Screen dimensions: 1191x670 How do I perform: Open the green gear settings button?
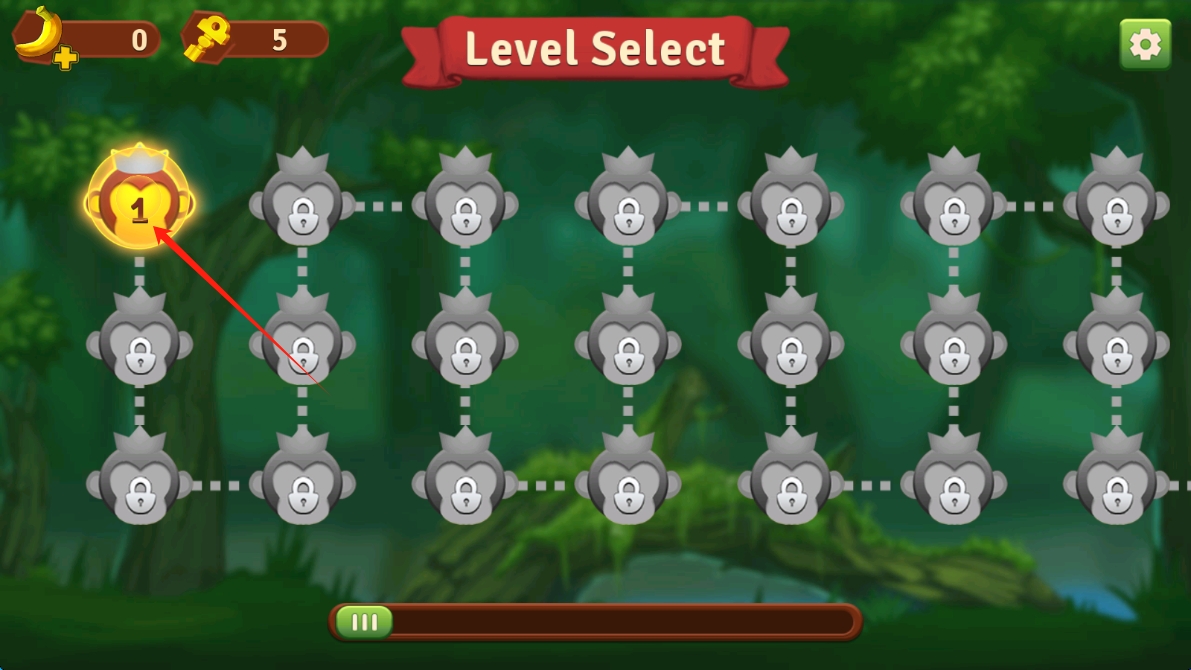1145,44
